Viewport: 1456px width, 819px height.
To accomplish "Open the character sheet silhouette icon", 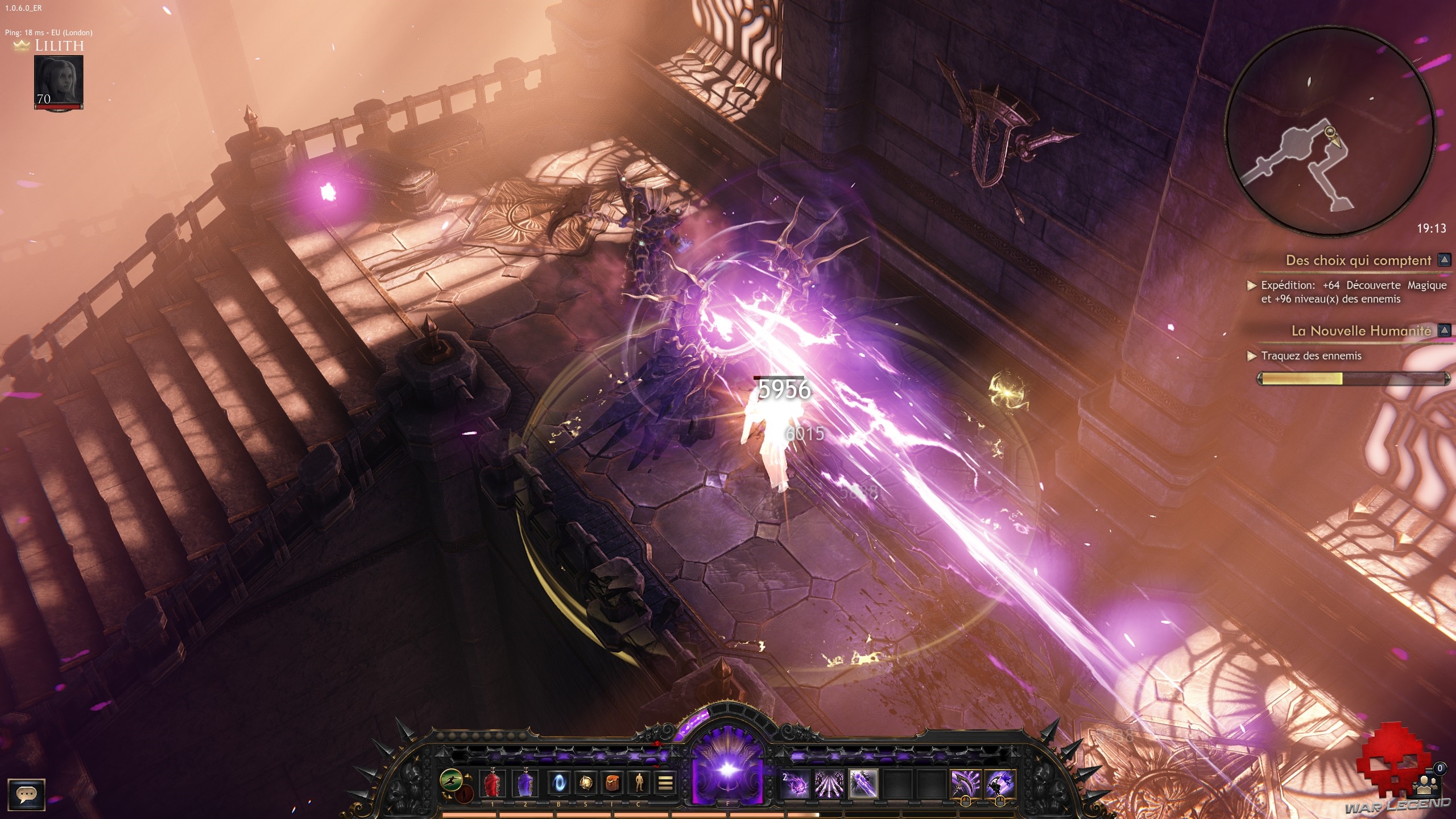I will pos(639,784).
